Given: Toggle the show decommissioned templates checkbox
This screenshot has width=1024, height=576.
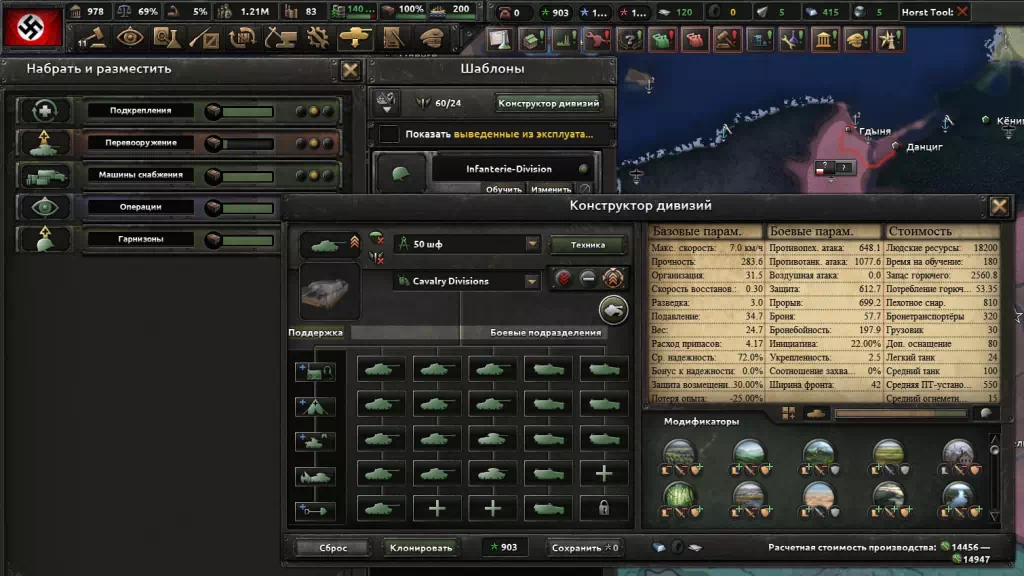Looking at the screenshot, I should pyautogui.click(x=389, y=134).
